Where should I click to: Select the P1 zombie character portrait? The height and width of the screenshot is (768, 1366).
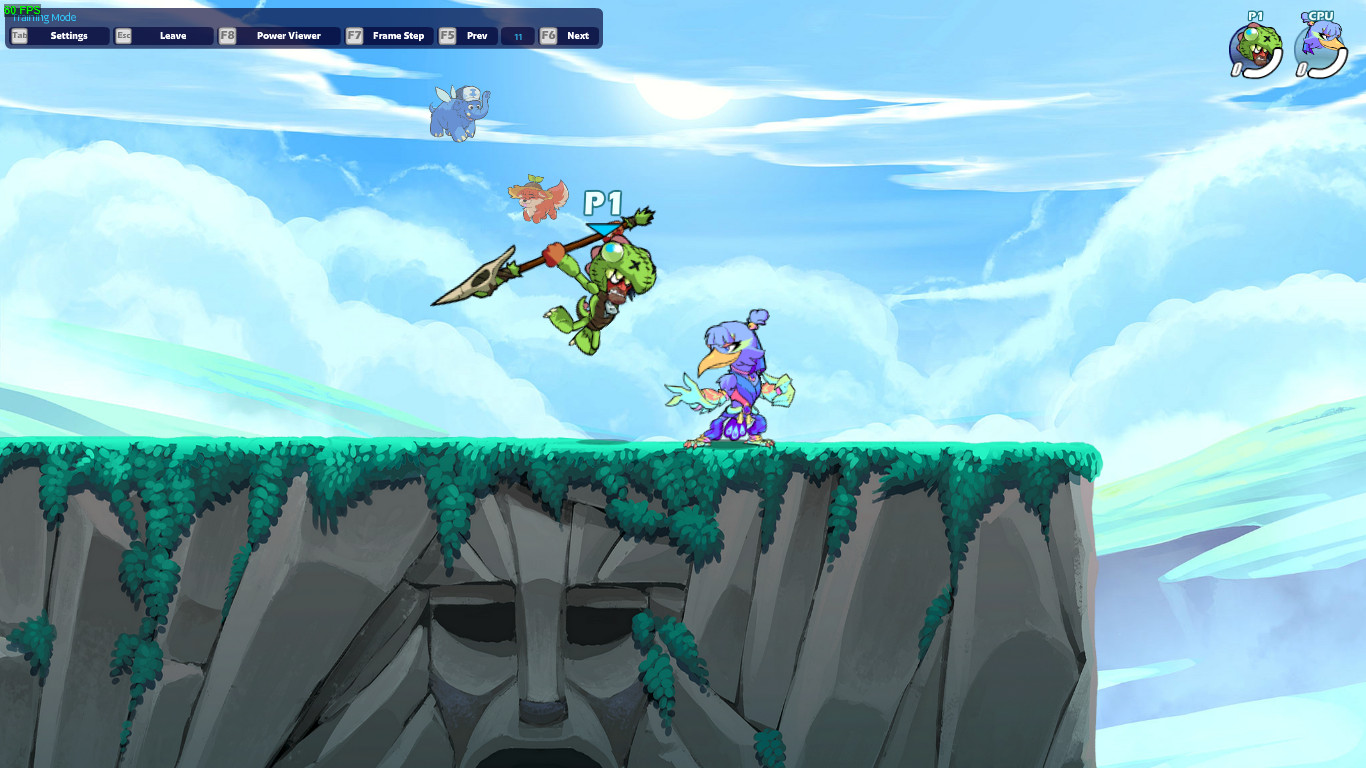(1256, 44)
